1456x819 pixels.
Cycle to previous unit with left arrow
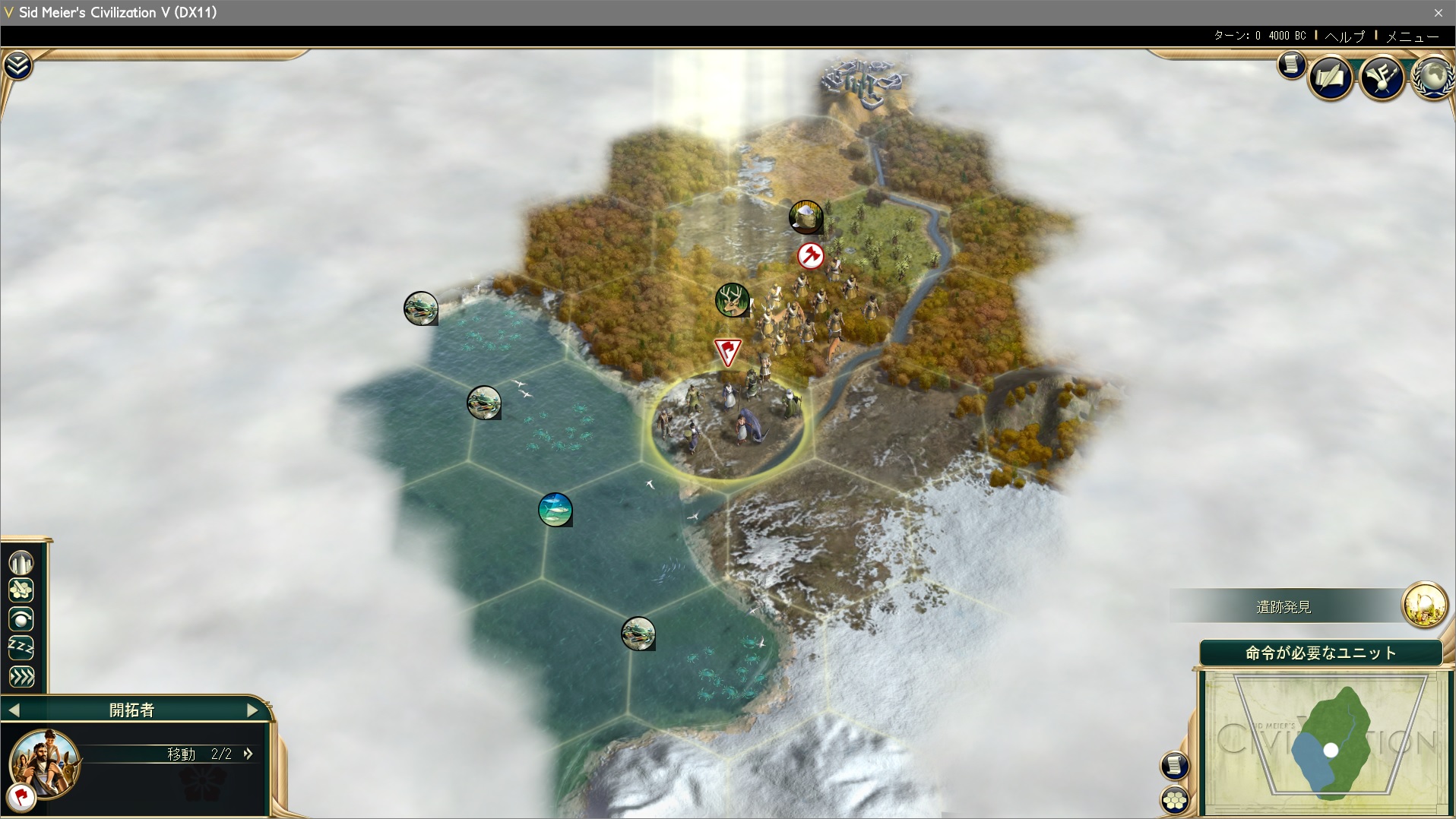point(14,710)
